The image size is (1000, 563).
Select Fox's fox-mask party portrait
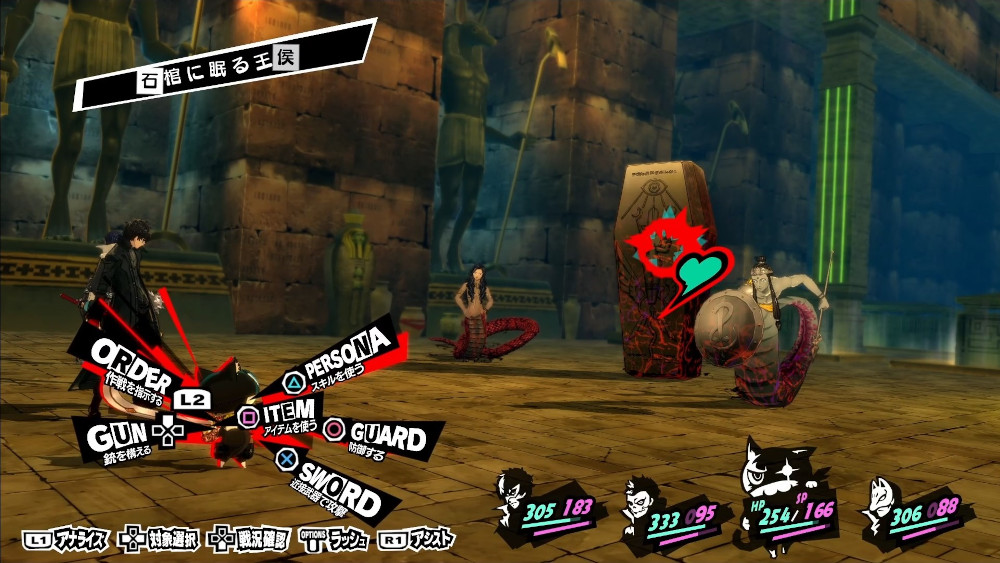881,498
